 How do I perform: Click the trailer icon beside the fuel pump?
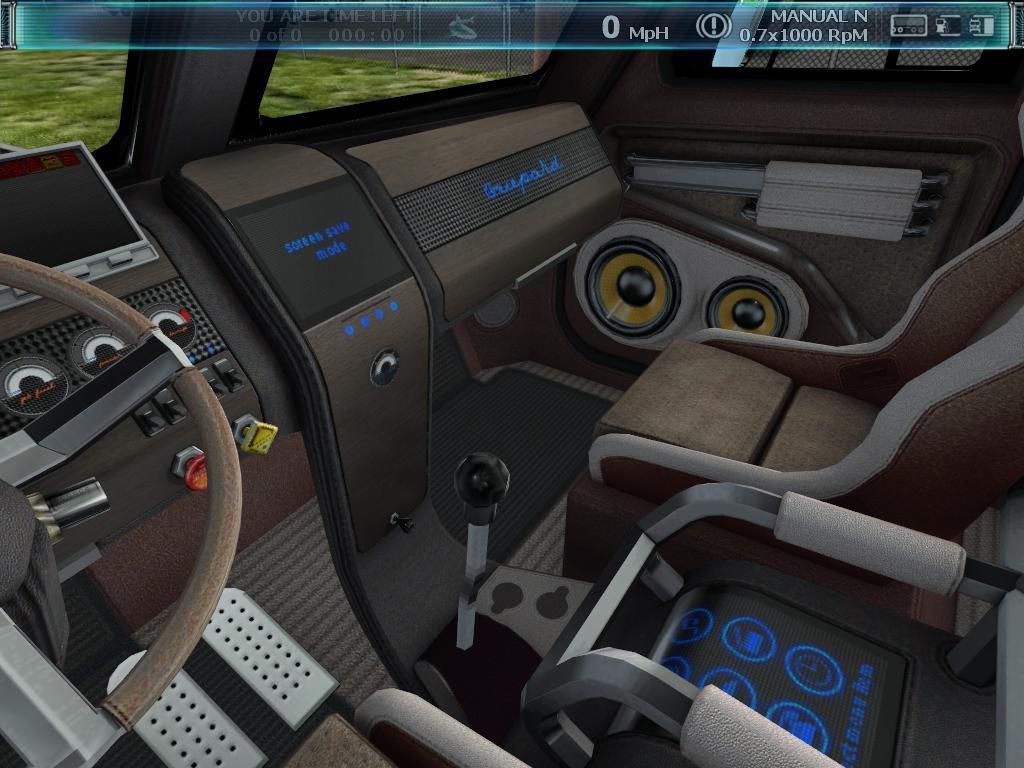pos(909,26)
